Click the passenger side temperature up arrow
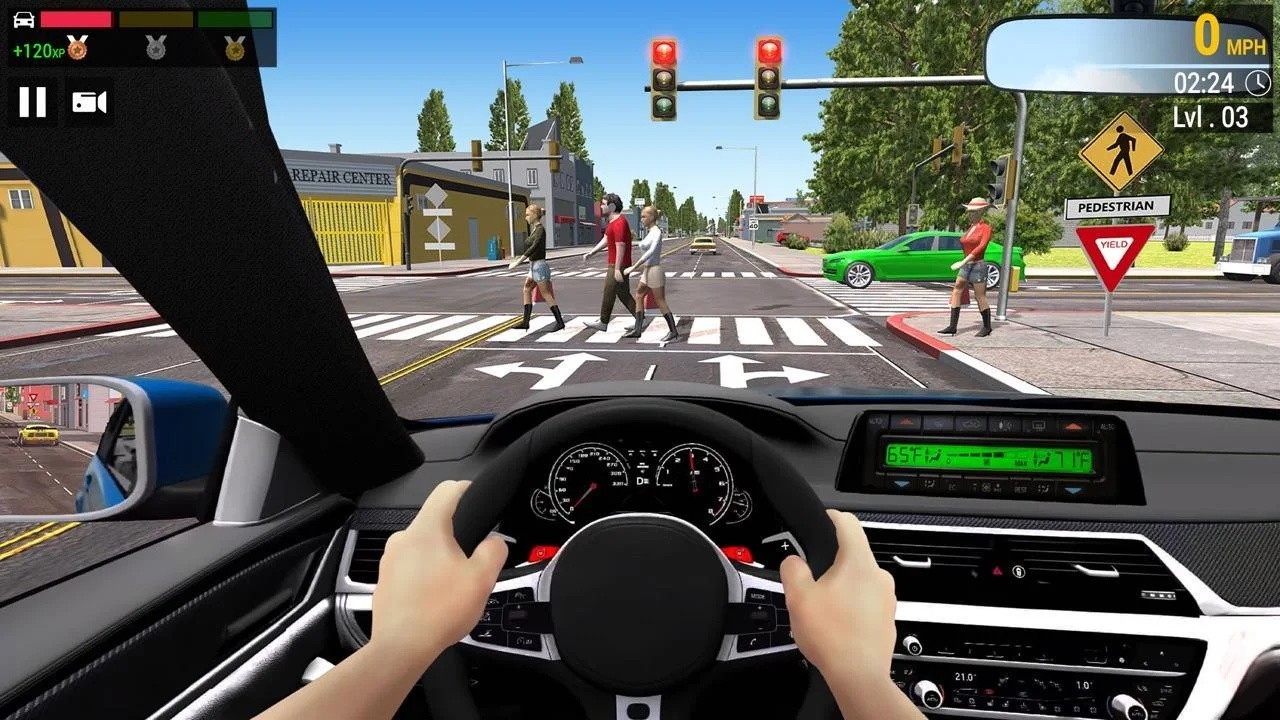Screen dimensions: 1280x720 1074,423
